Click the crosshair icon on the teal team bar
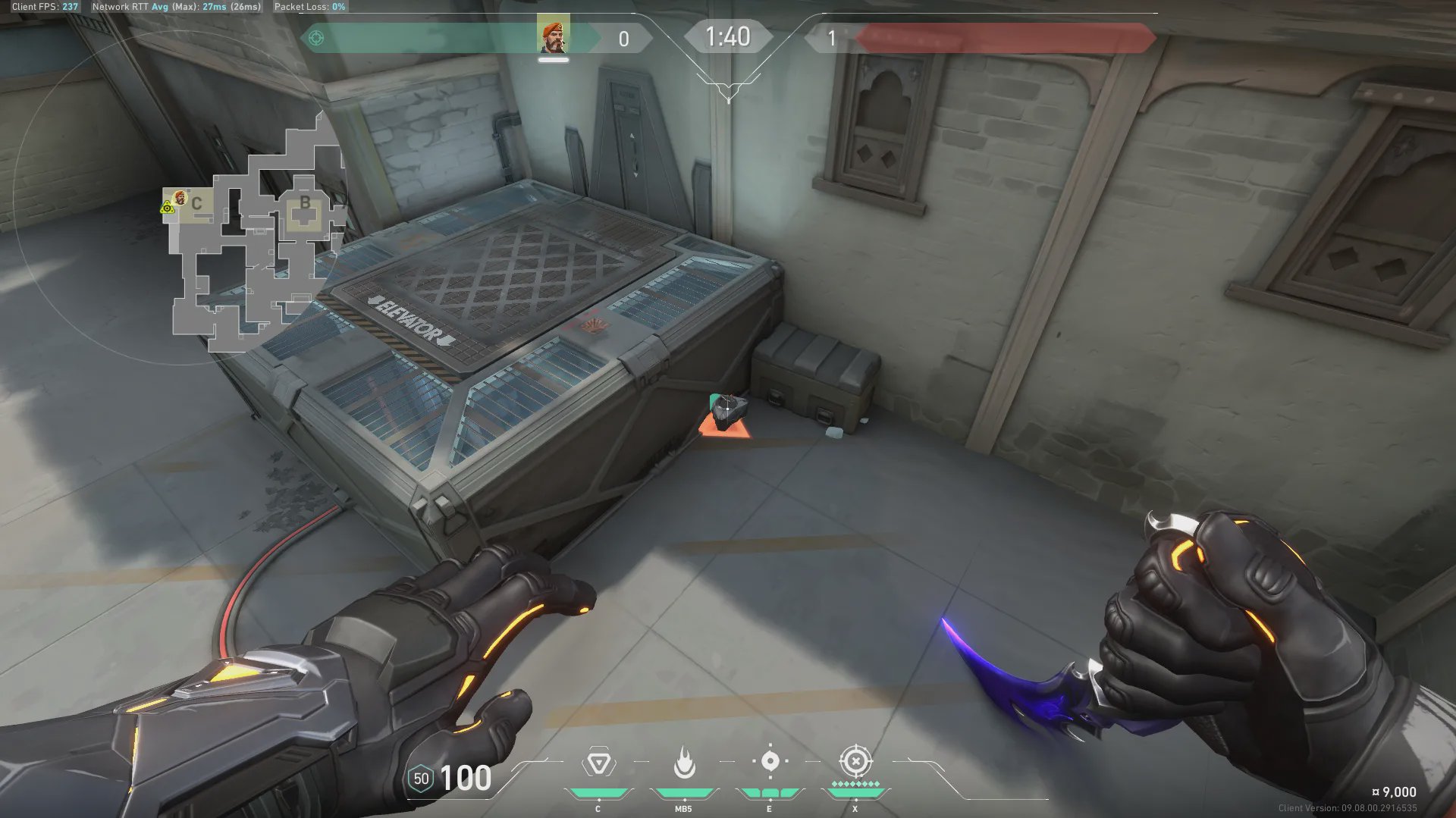 [316, 38]
